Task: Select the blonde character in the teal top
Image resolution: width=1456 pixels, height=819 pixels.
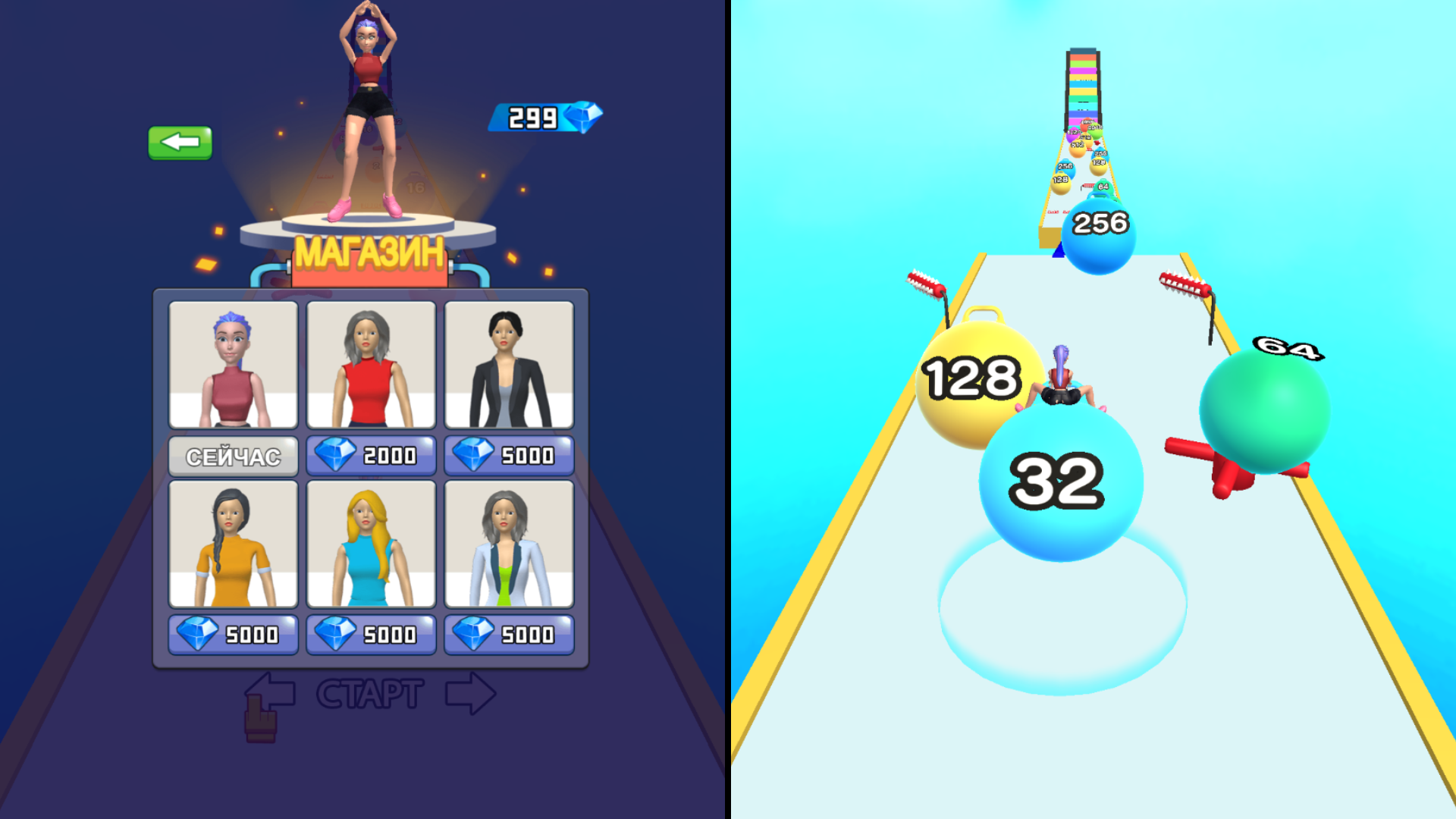Action: (371, 544)
